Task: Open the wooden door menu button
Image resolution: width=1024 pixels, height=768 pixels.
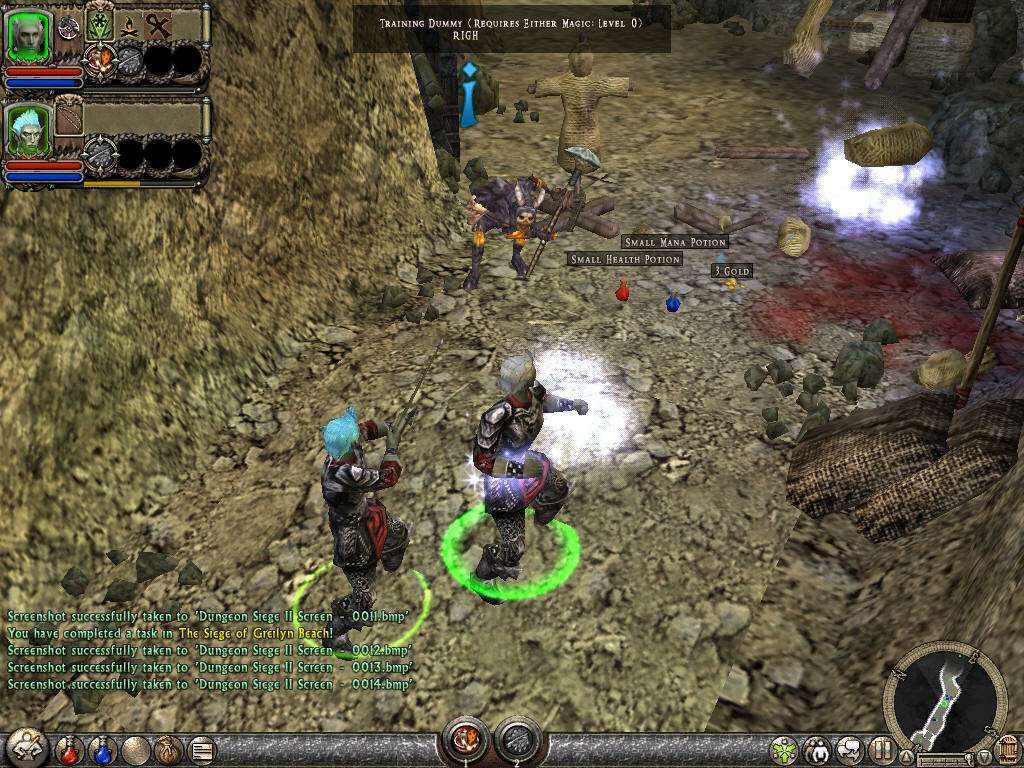Action: click(1007, 750)
